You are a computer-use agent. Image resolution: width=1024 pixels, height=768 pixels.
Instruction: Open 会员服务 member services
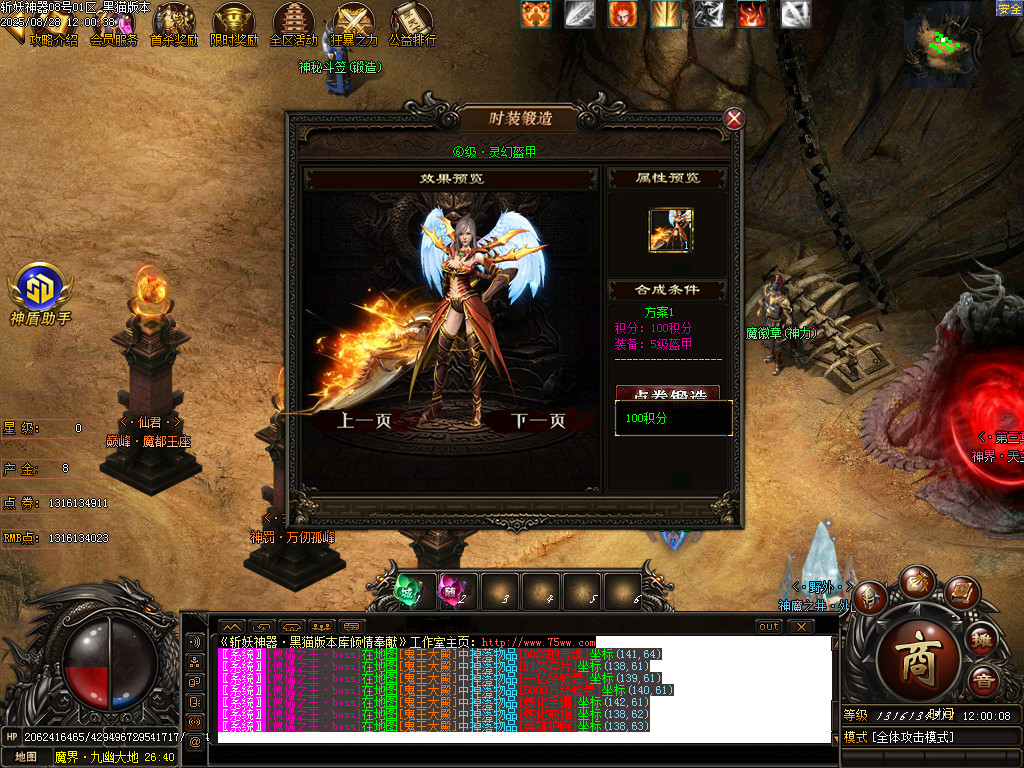(x=114, y=24)
